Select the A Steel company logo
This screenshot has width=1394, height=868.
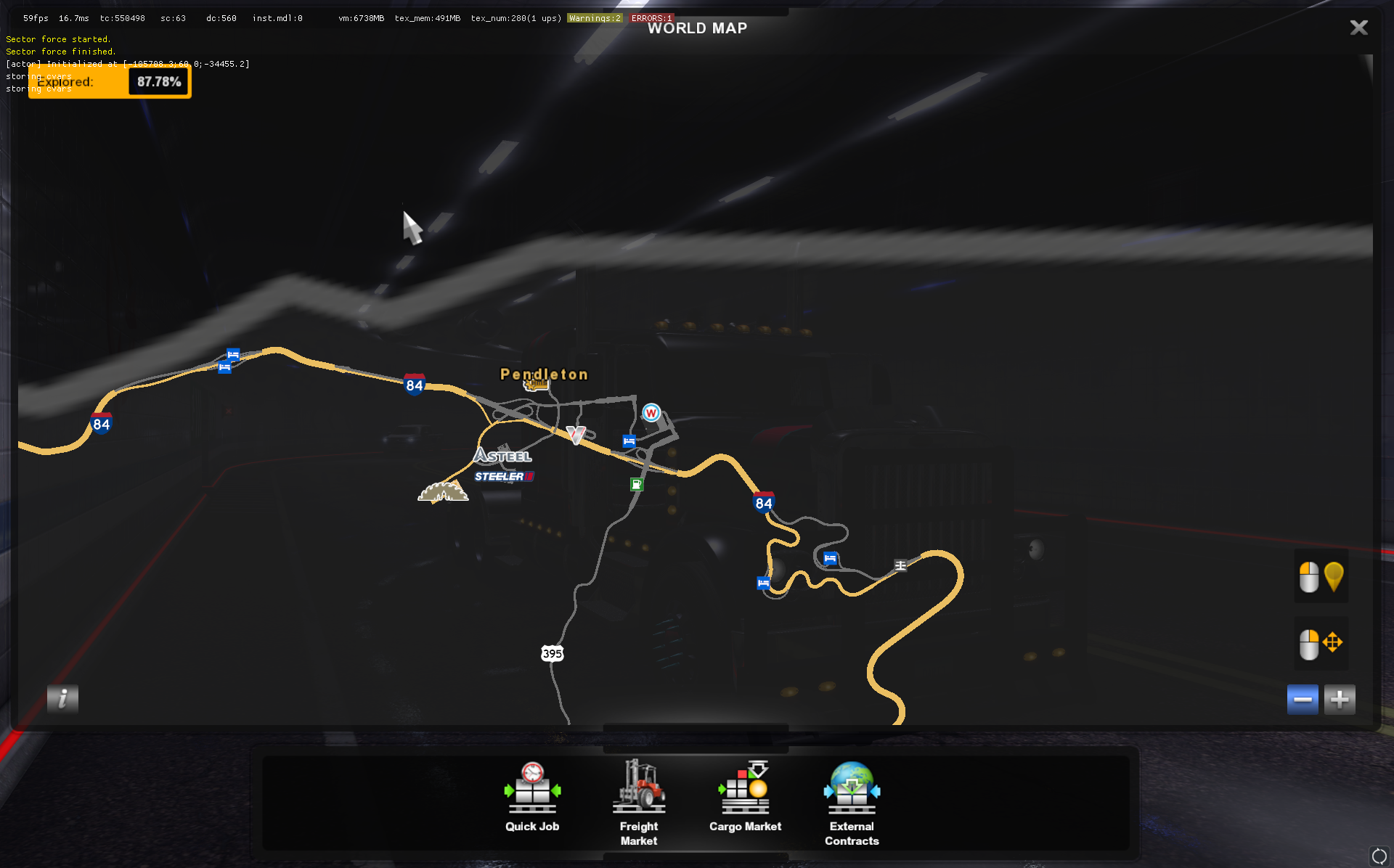(502, 456)
